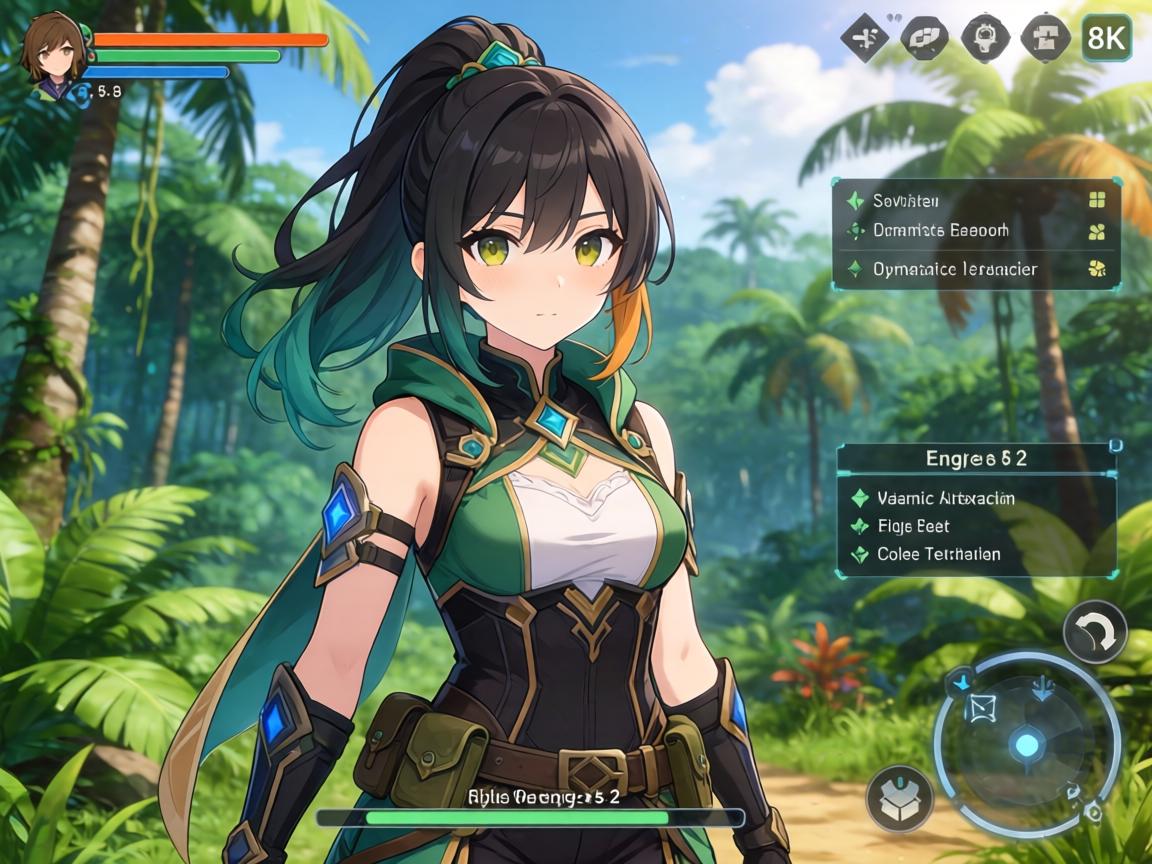Click the helmet-shaped menu icon
Image resolution: width=1152 pixels, height=864 pixels.
(985, 38)
